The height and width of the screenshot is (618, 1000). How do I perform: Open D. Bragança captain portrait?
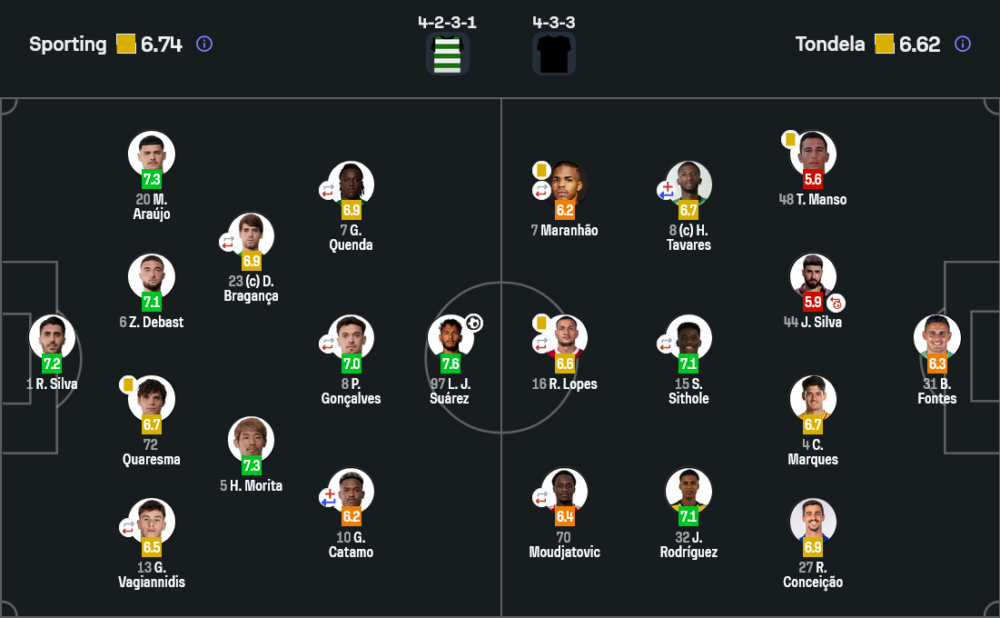(251, 236)
